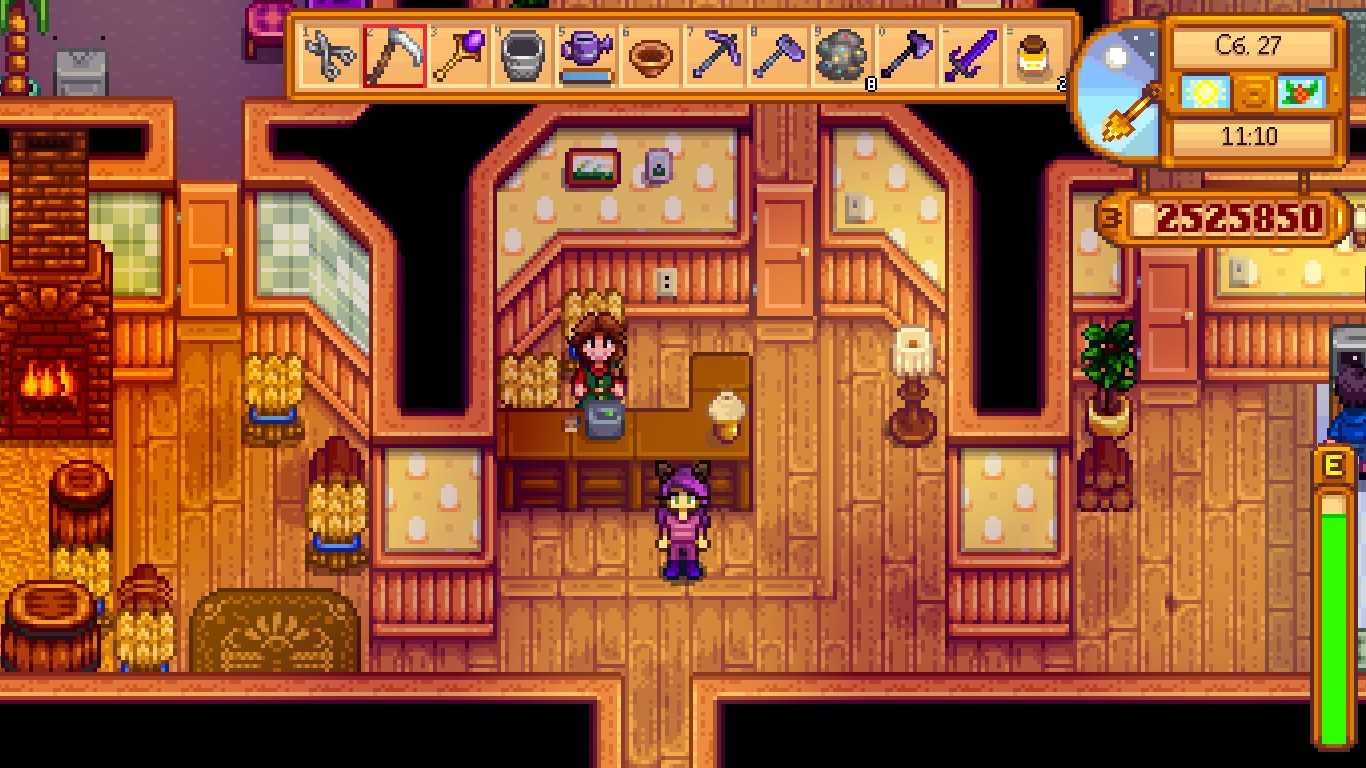Select the shears in the hotbar

330,56
